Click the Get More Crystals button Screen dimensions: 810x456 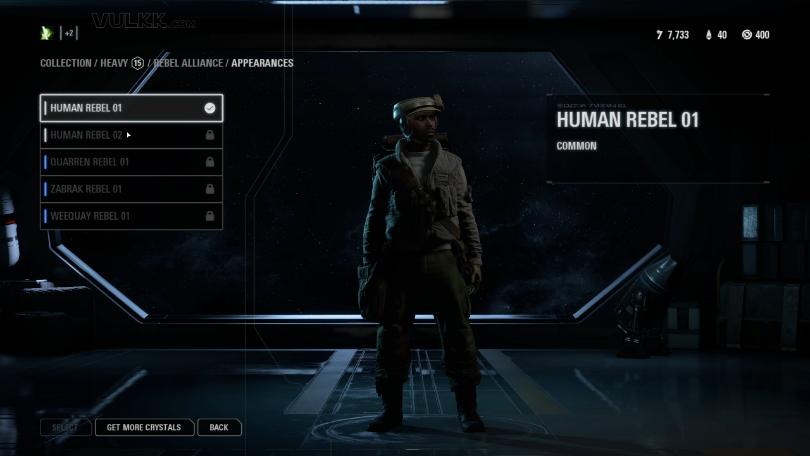pyautogui.click(x=144, y=427)
